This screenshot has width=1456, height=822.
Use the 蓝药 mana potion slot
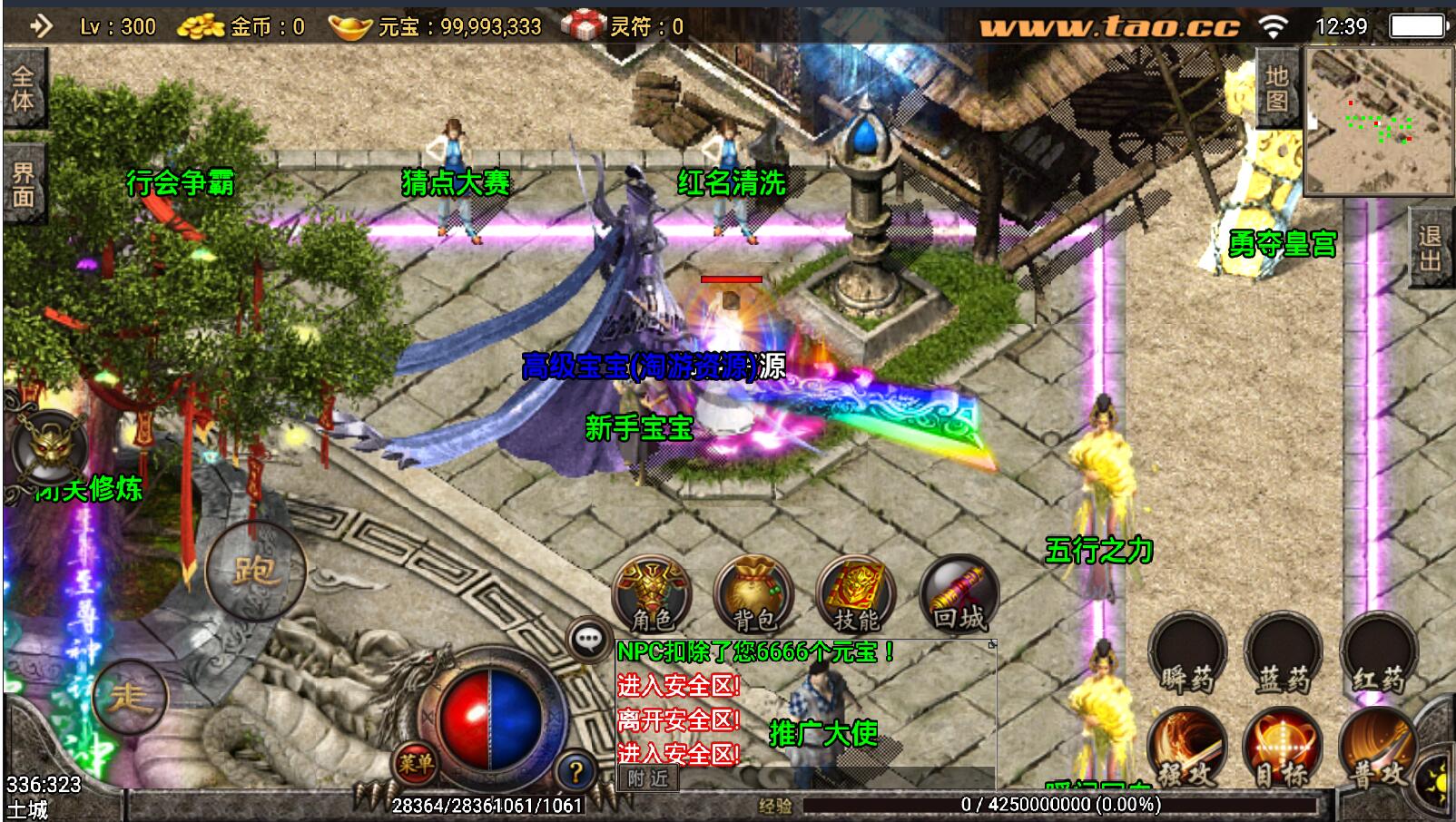coord(1283,655)
